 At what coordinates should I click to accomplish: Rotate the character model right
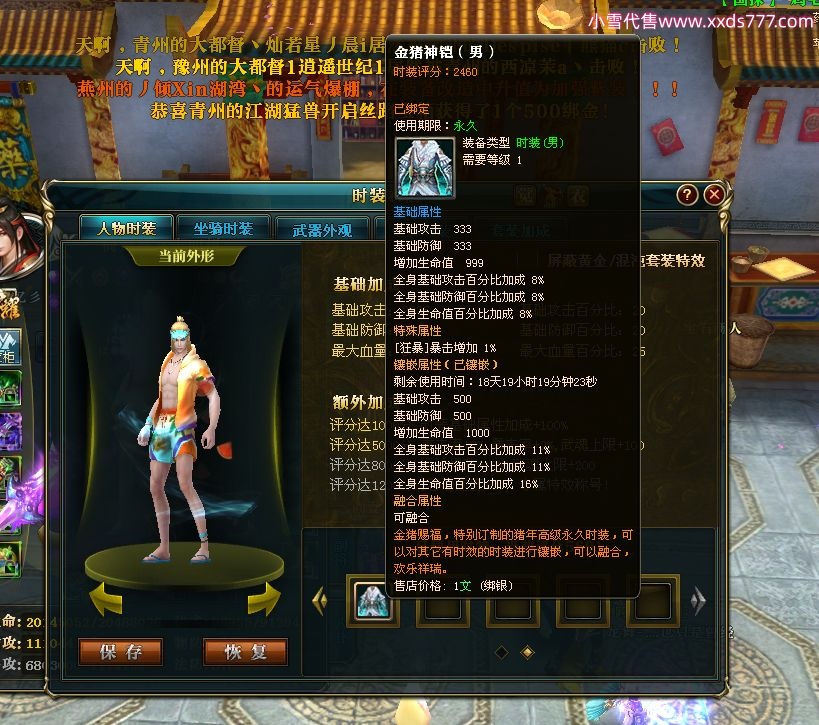(263, 600)
